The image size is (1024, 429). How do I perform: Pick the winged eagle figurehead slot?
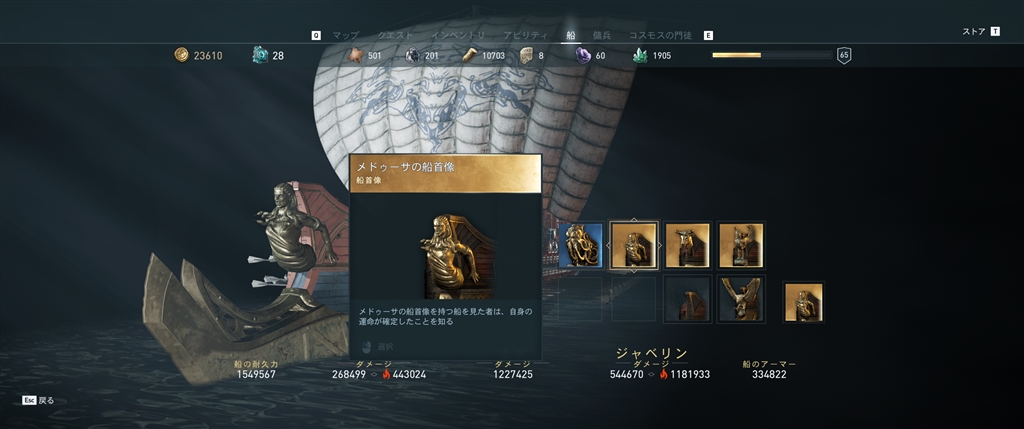coord(741,299)
